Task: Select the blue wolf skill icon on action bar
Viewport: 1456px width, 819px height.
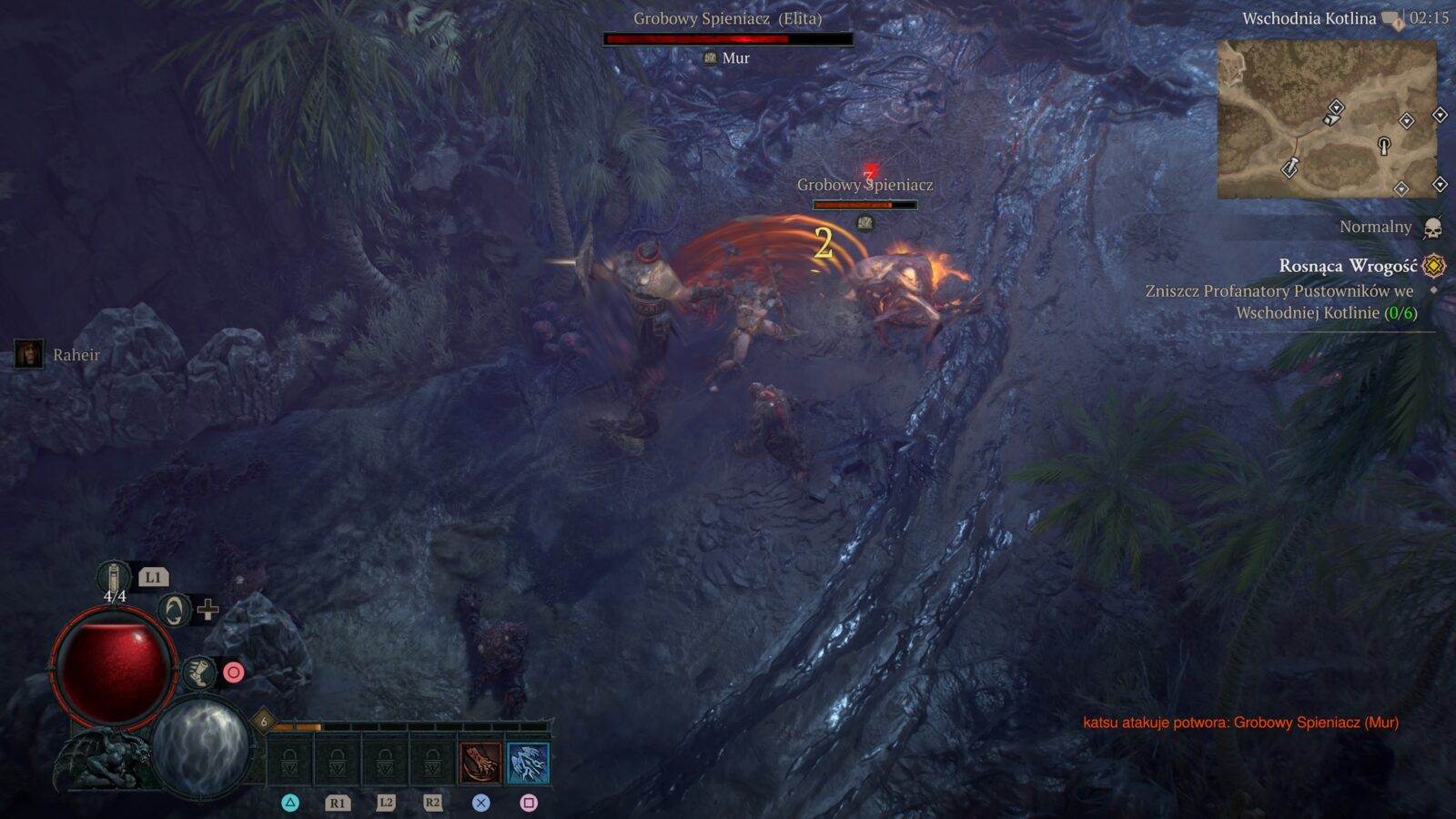Action: pyautogui.click(x=530, y=763)
